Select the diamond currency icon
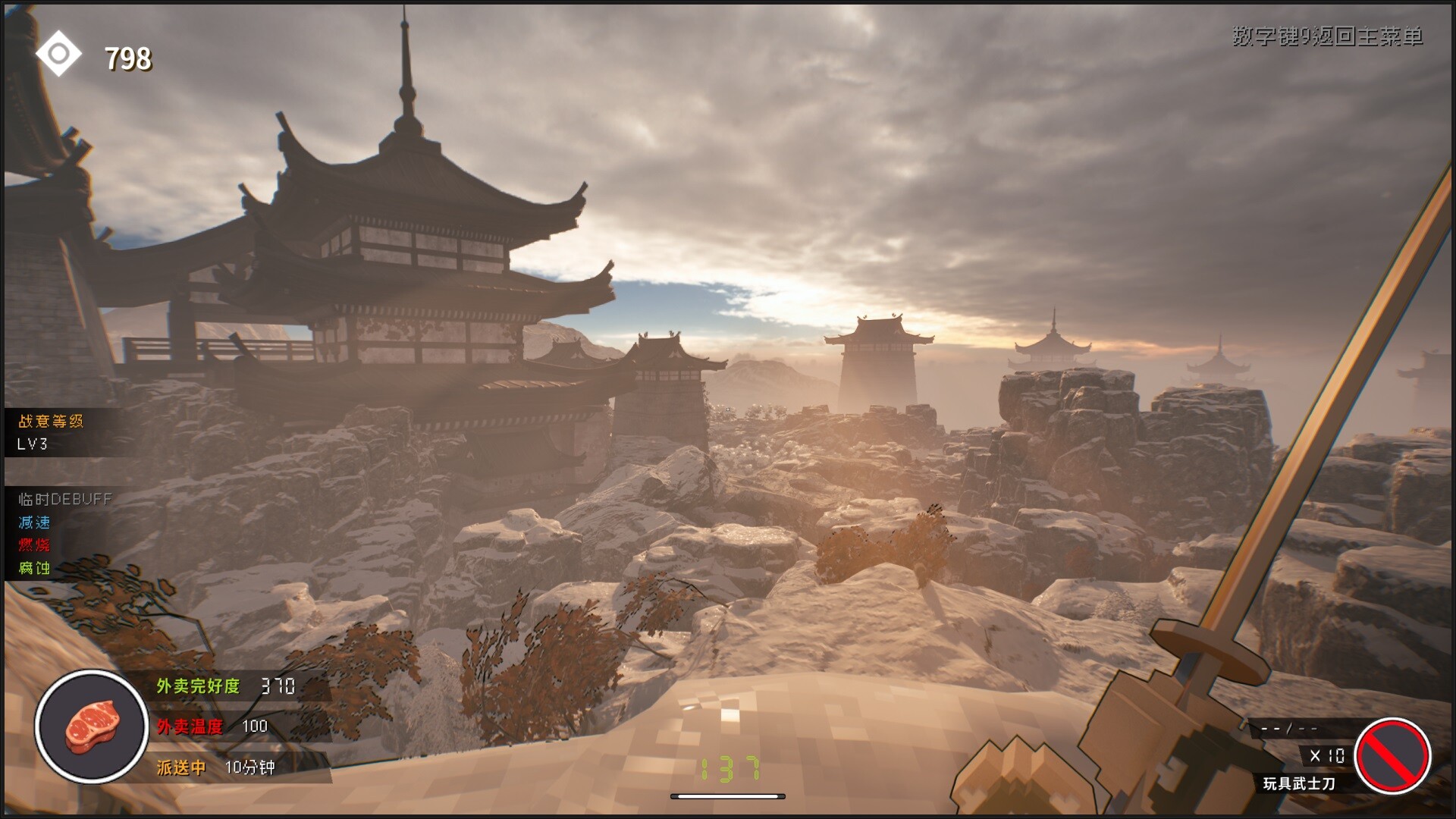Screen dimensions: 1456x819 click(59, 53)
